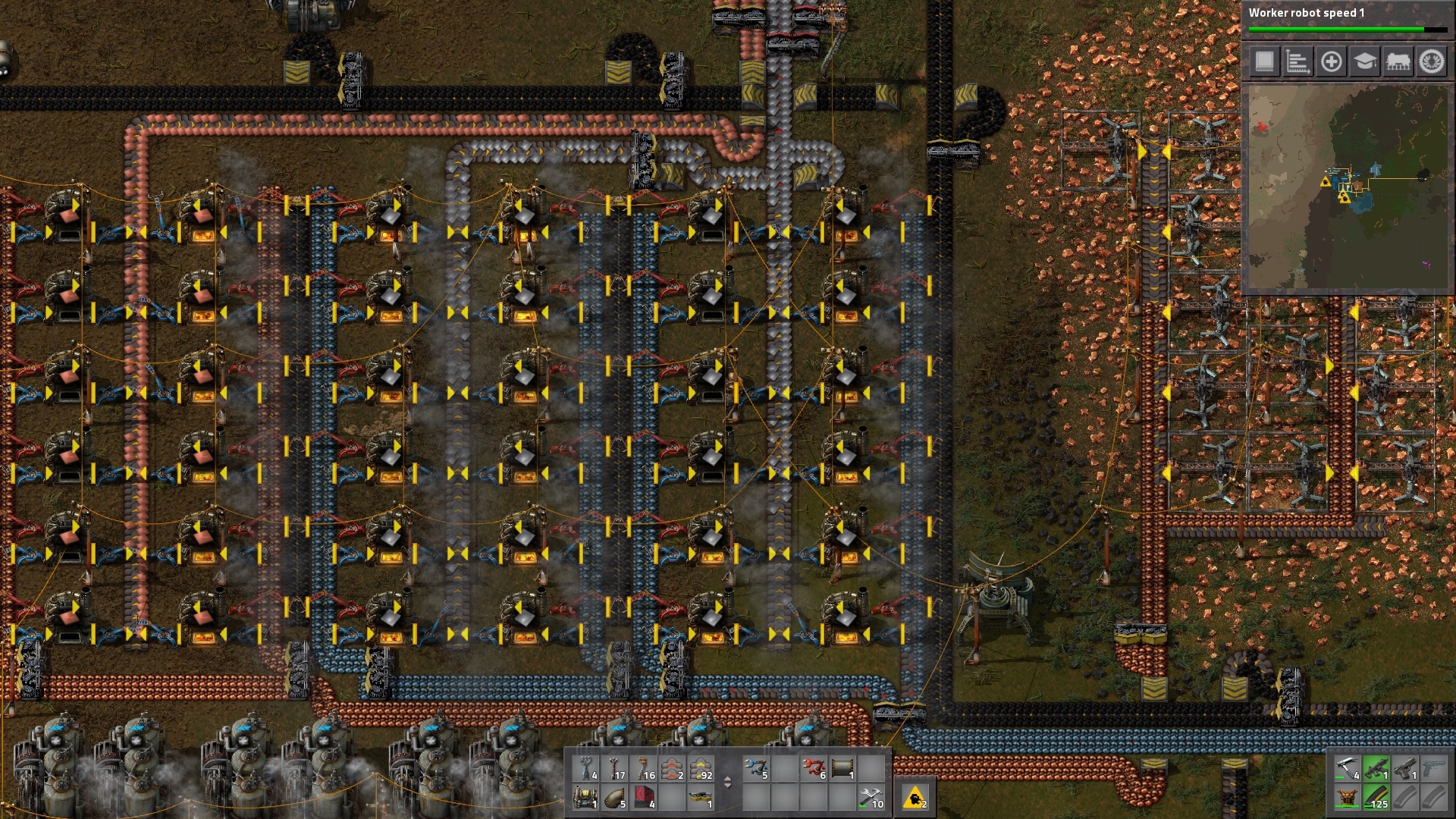Select the equipped armor slot
The width and height of the screenshot is (1456, 819).
1348,798
